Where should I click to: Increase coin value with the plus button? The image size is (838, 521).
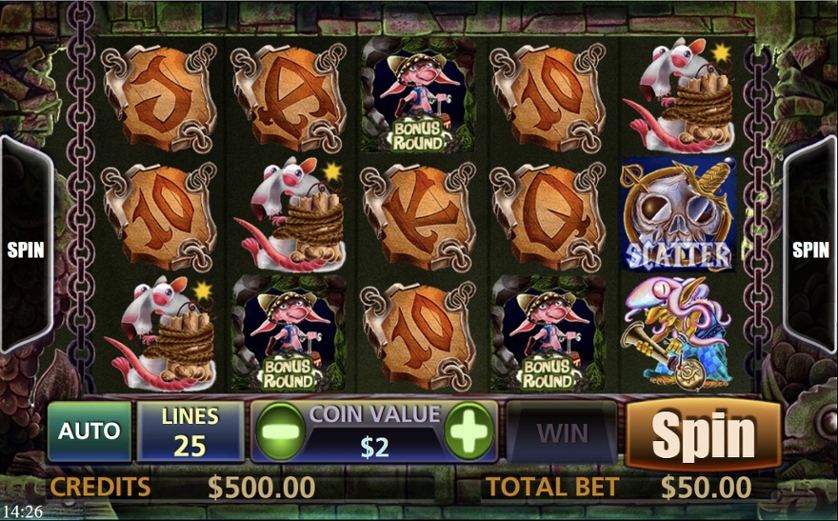[469, 433]
